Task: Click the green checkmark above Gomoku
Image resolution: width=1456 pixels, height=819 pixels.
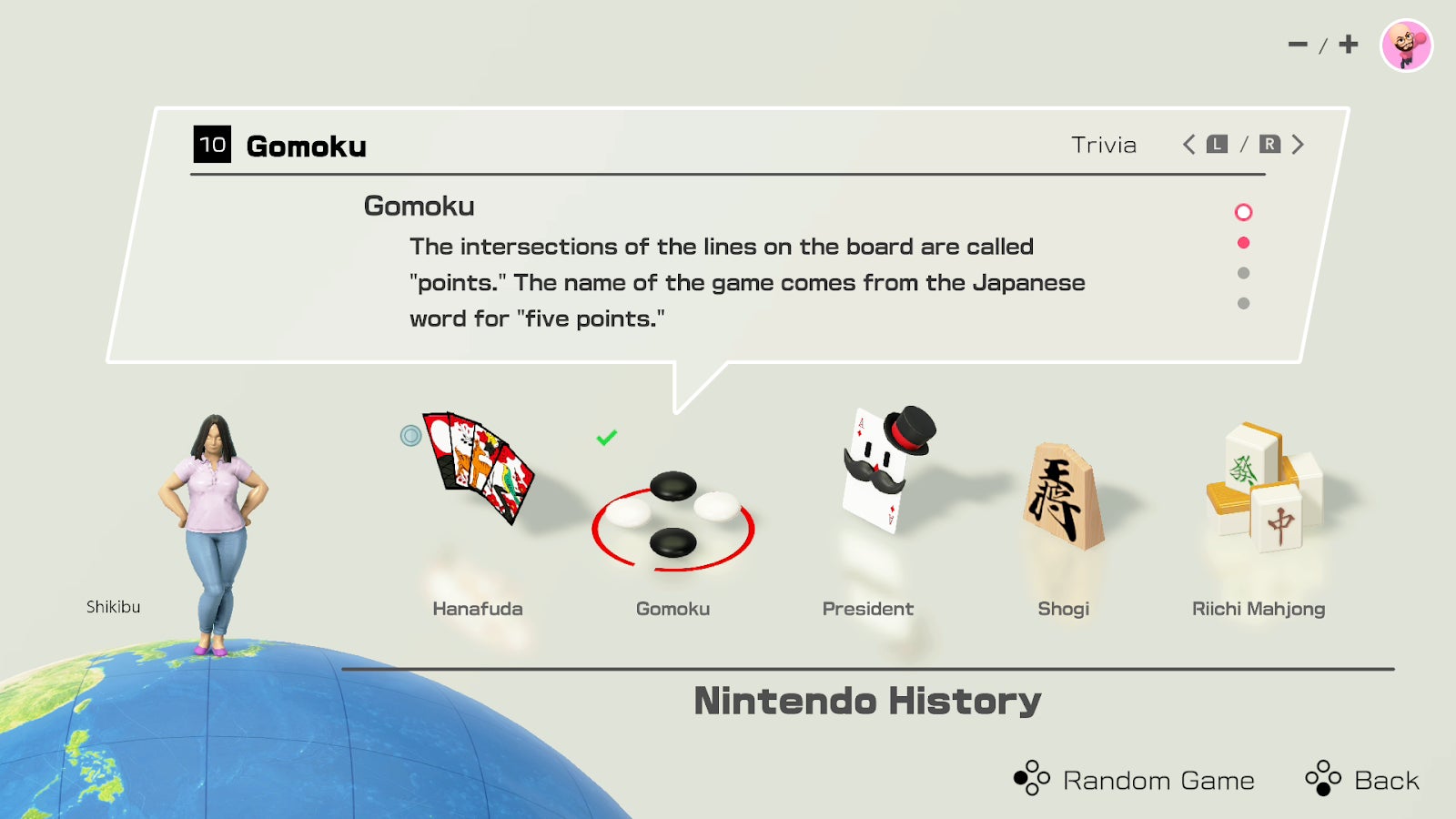Action: point(605,438)
